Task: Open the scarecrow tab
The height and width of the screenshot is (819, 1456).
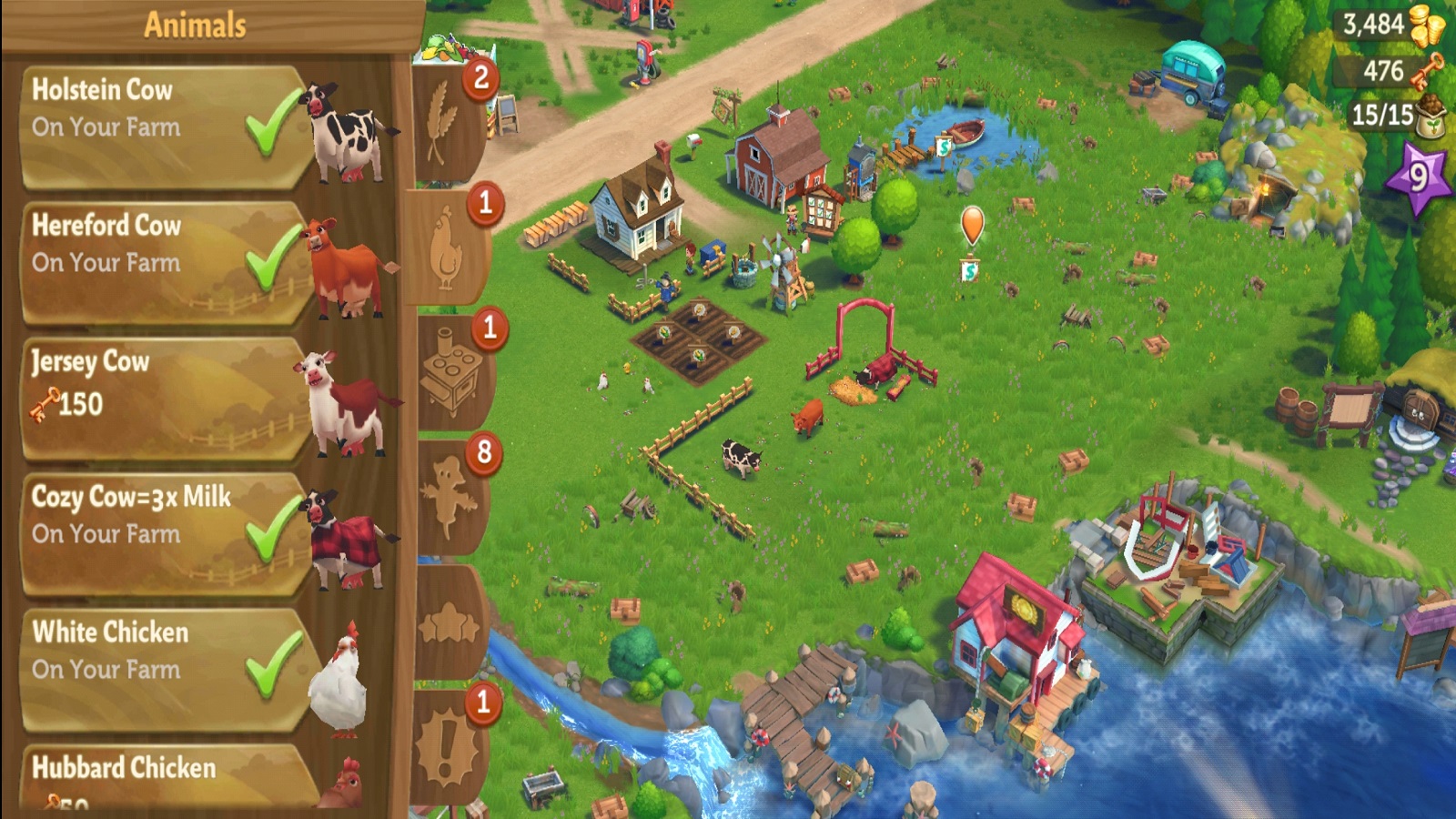Action: 448,498
